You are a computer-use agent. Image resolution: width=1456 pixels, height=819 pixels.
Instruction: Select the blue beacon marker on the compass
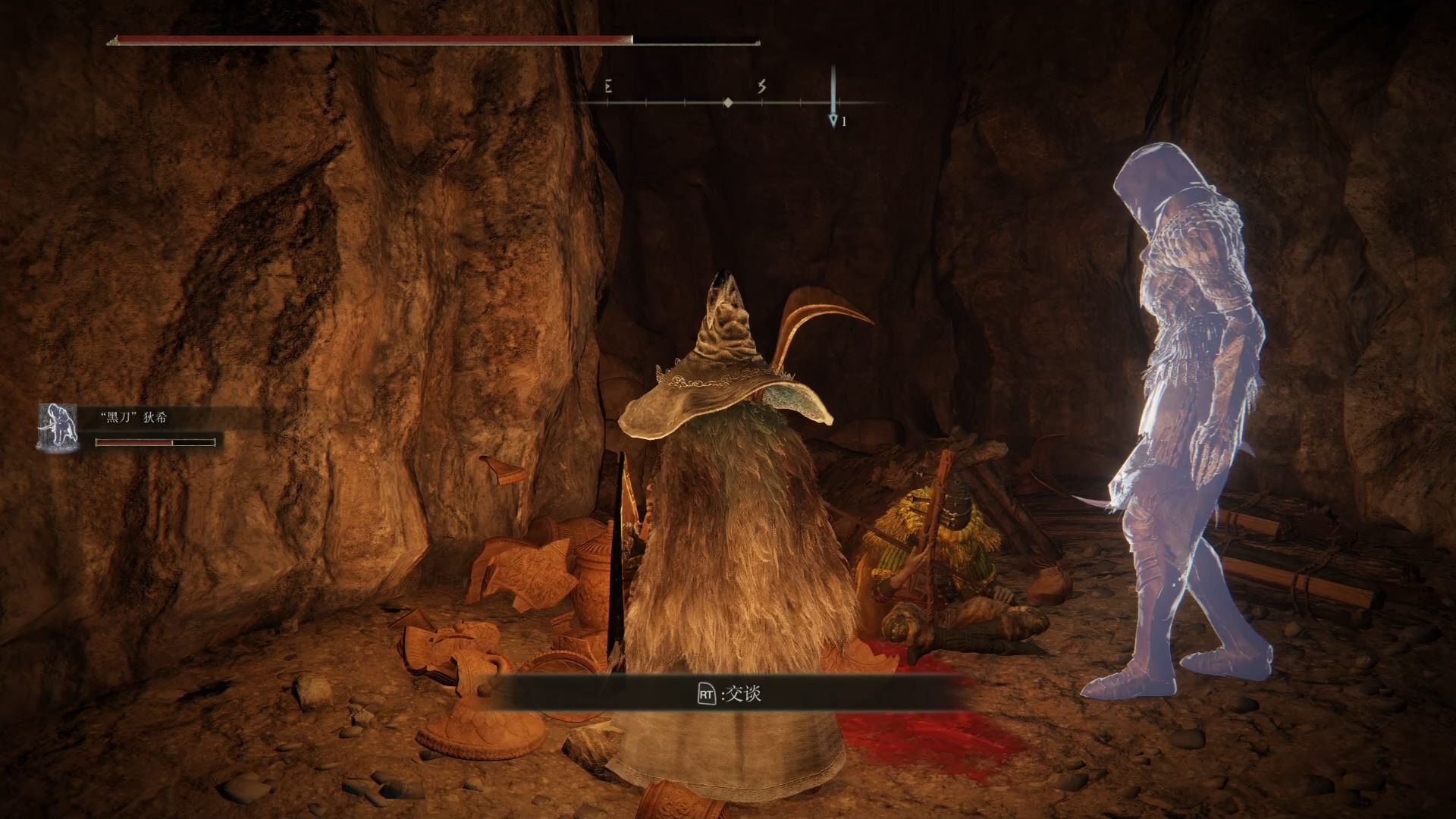tap(833, 118)
